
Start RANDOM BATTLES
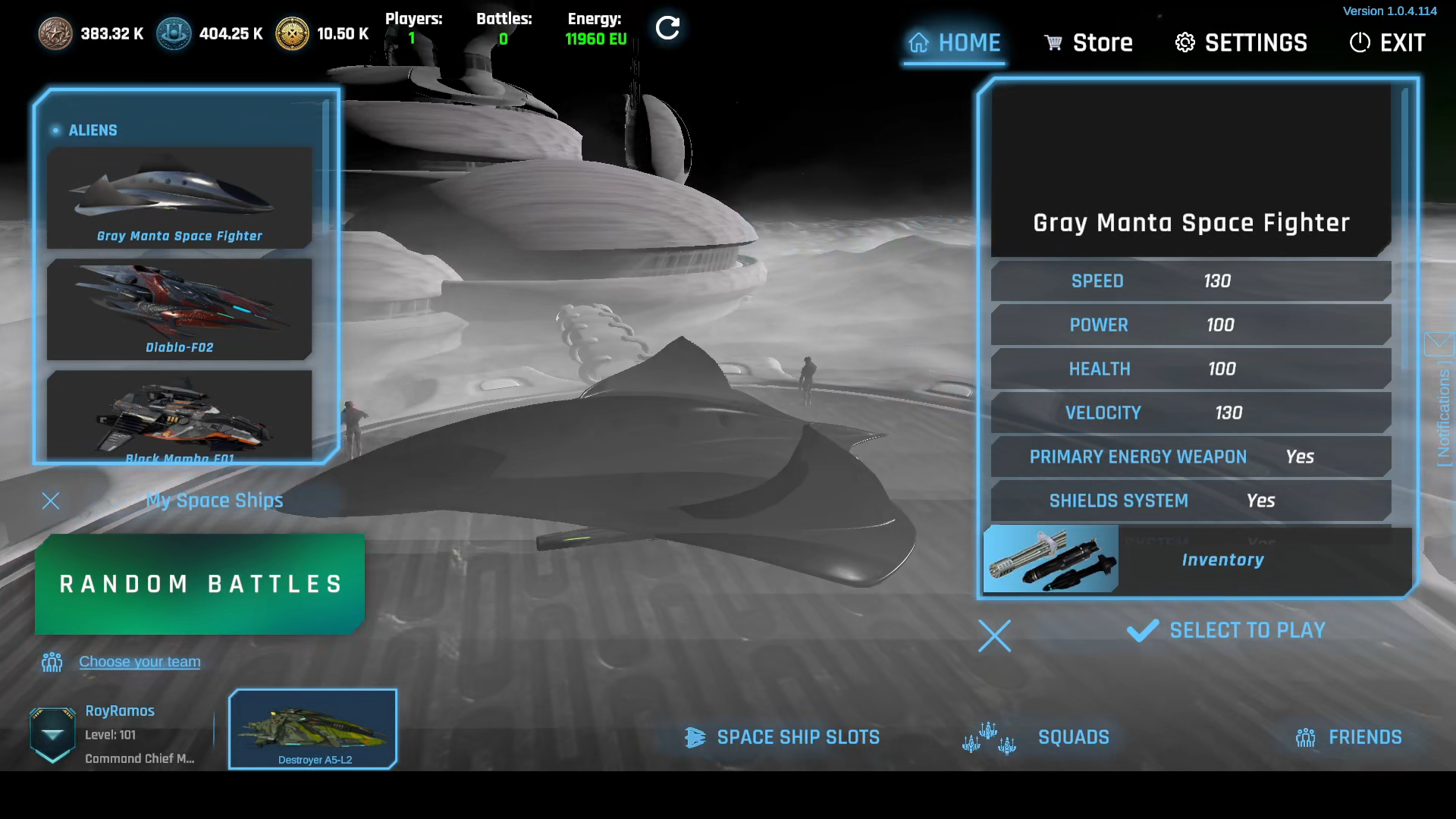(199, 584)
